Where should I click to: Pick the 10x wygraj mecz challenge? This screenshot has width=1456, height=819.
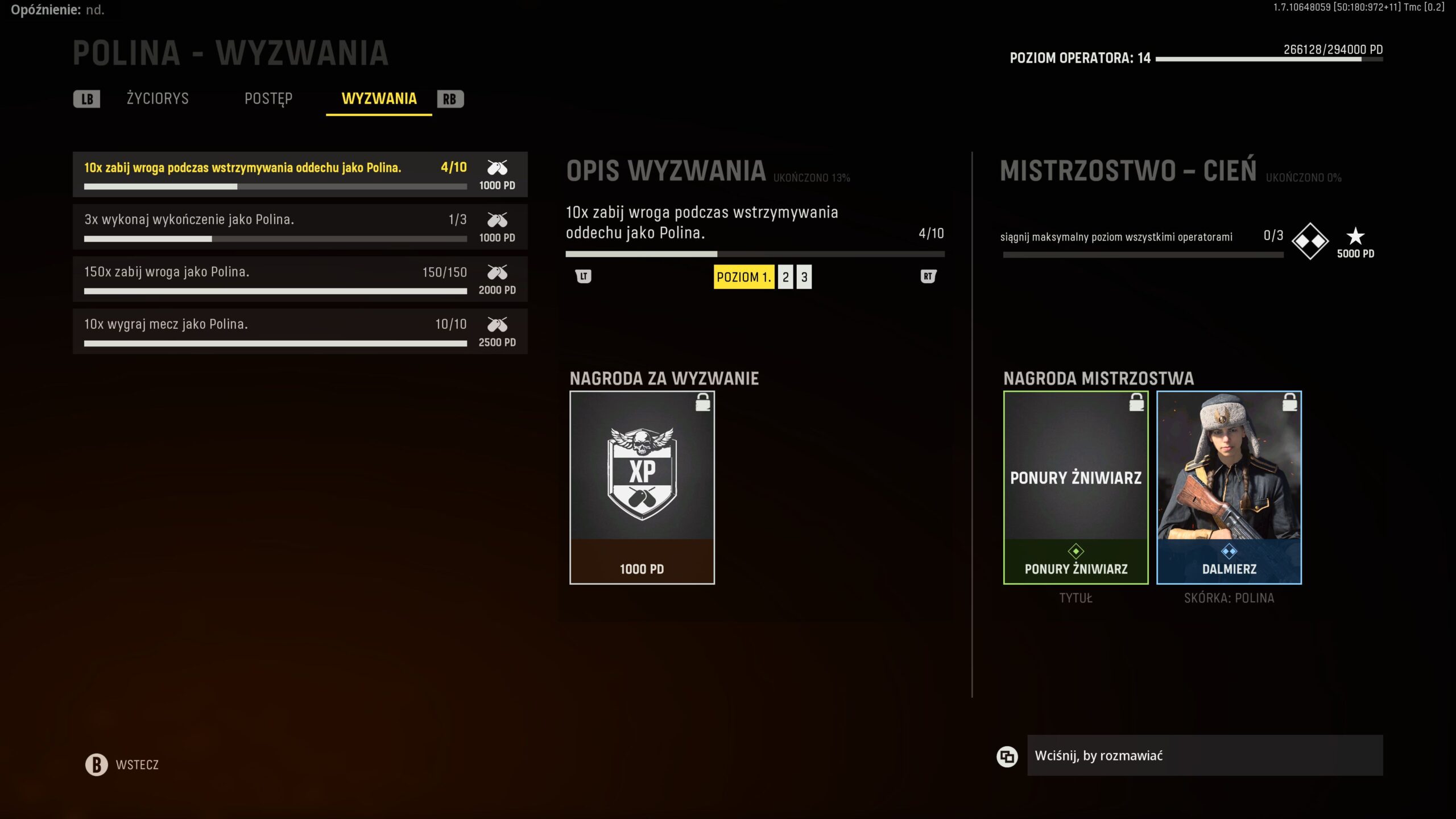[300, 331]
